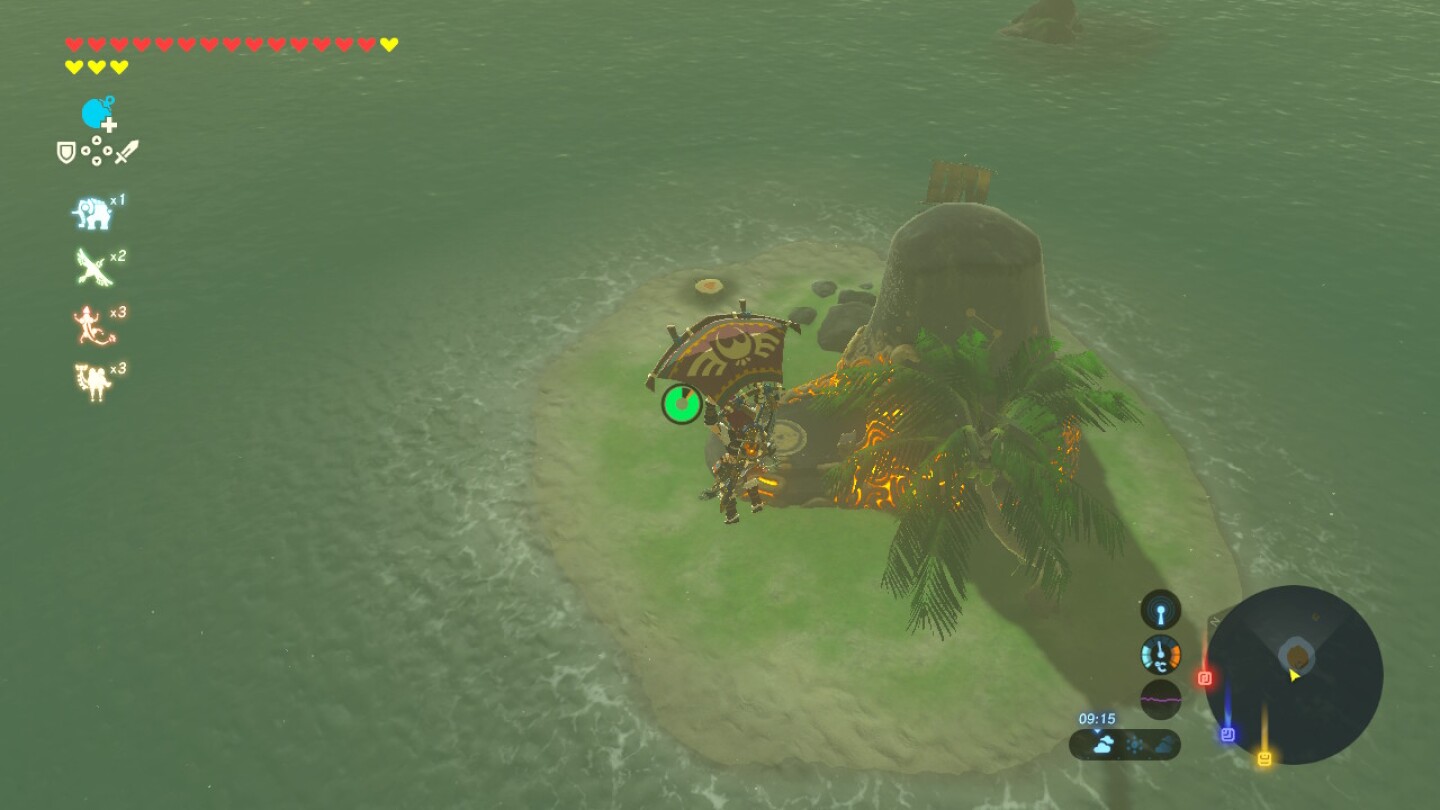This screenshot has height=810, width=1440.
Task: Click the shield icon in the HUD
Action: pos(66,152)
